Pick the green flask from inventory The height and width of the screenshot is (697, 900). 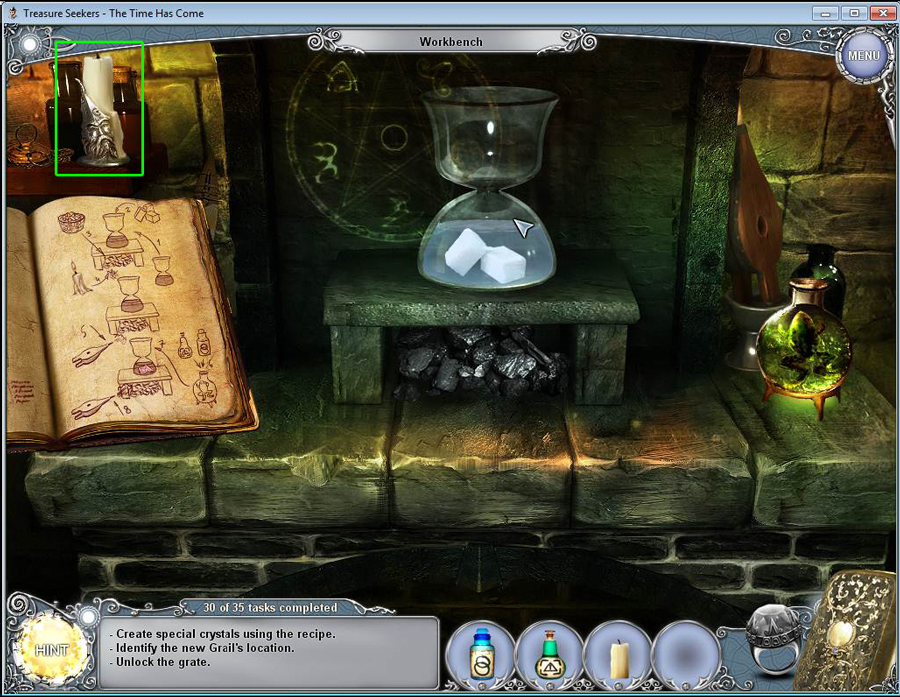551,655
